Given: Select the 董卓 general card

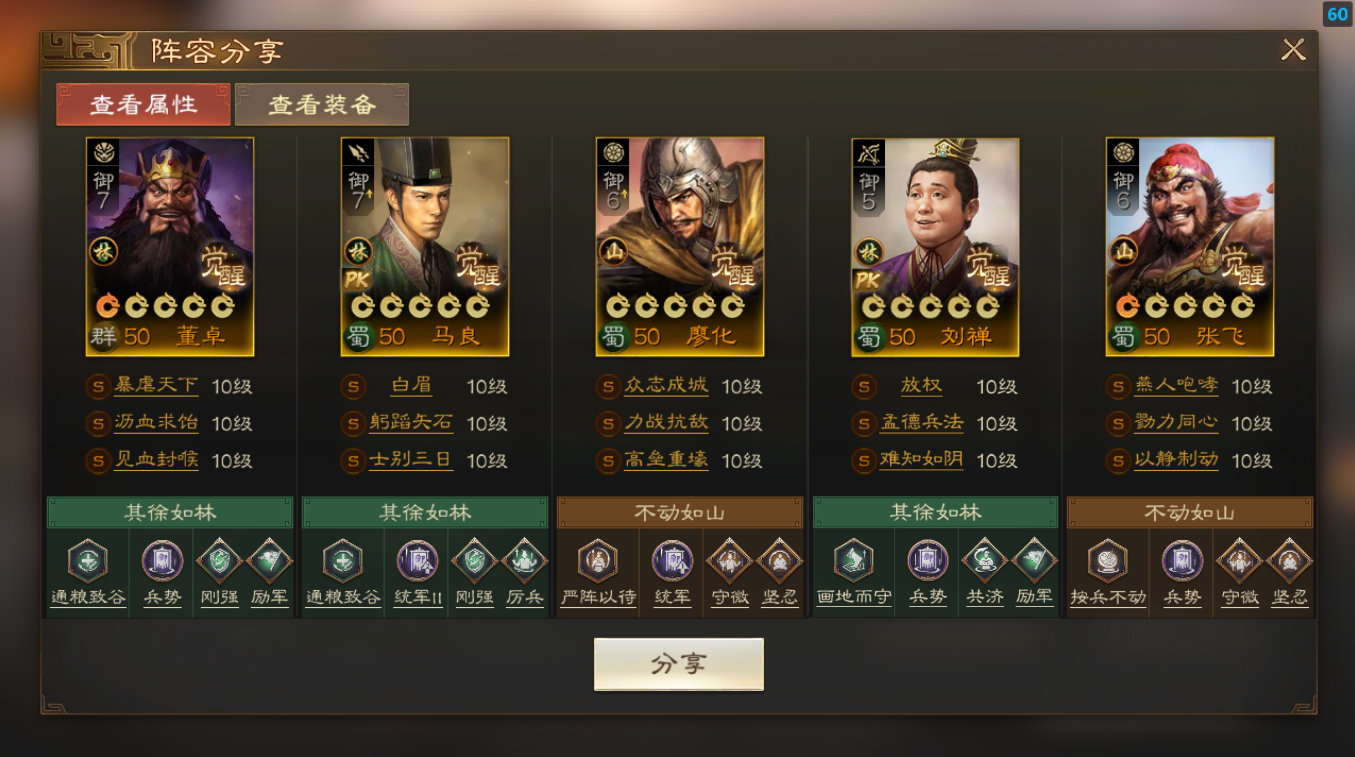Looking at the screenshot, I should 170,246.
